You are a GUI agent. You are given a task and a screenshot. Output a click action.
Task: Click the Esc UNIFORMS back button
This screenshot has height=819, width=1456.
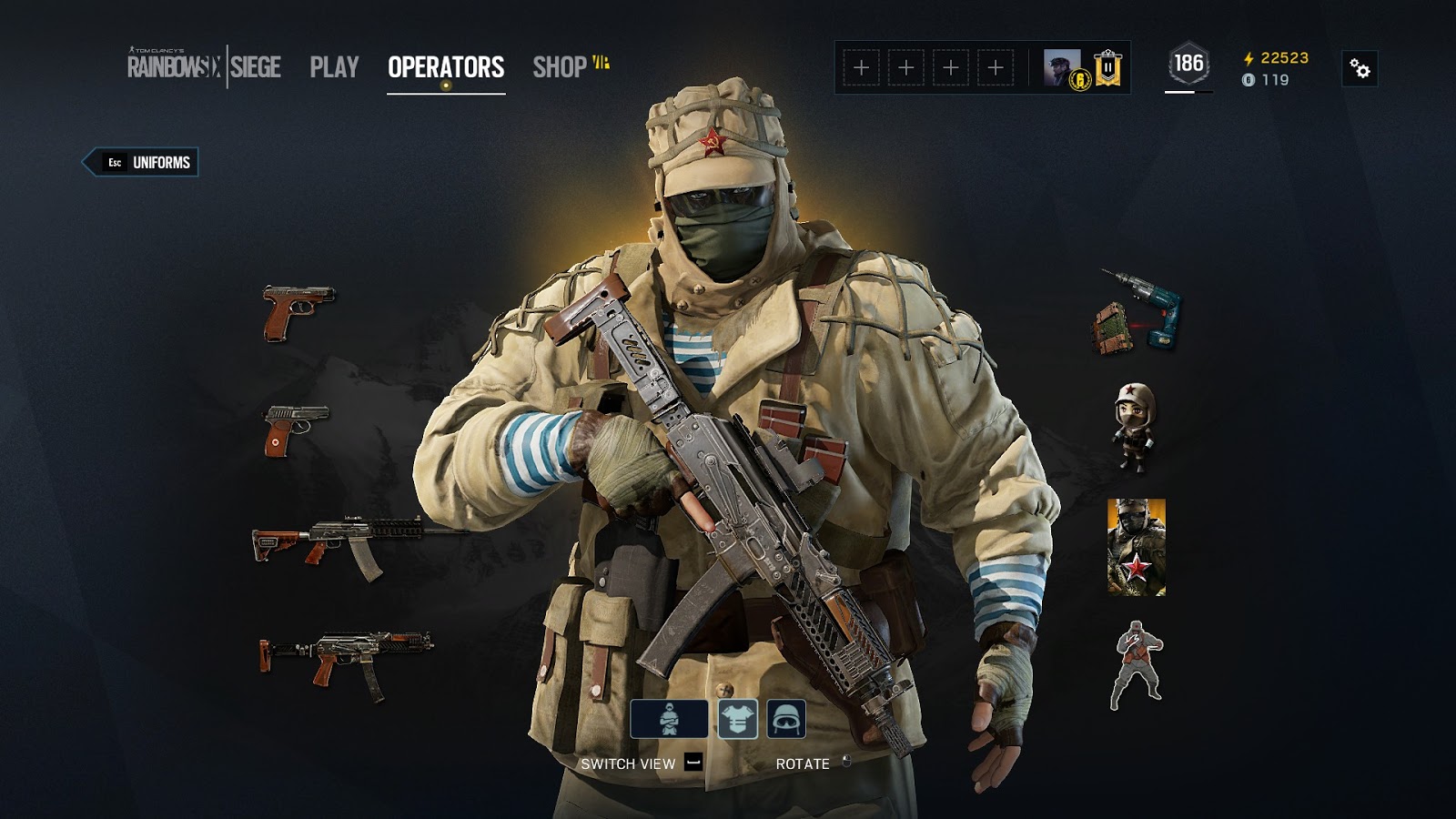click(x=141, y=164)
